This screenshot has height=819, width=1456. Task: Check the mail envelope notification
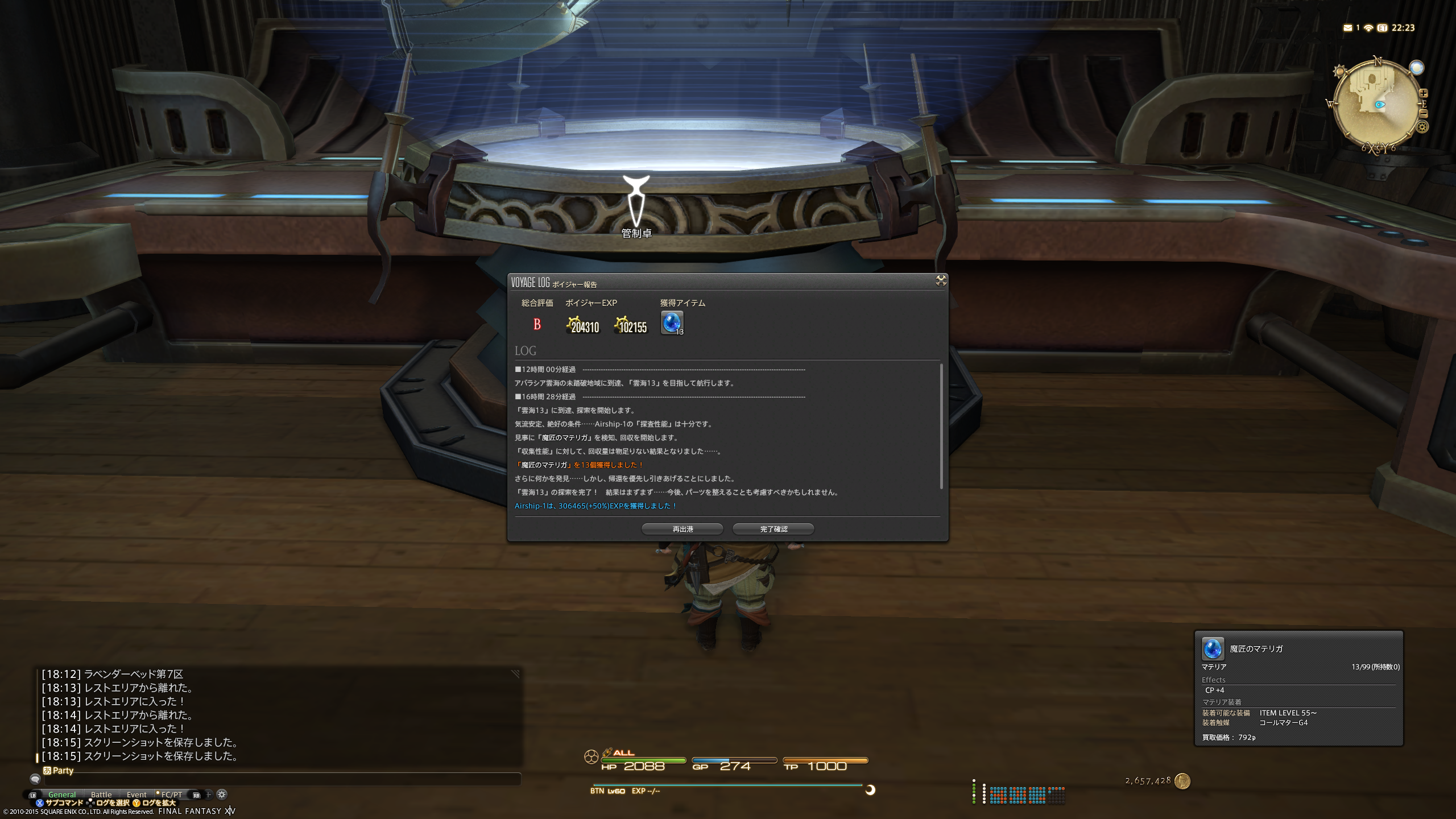(x=1347, y=28)
